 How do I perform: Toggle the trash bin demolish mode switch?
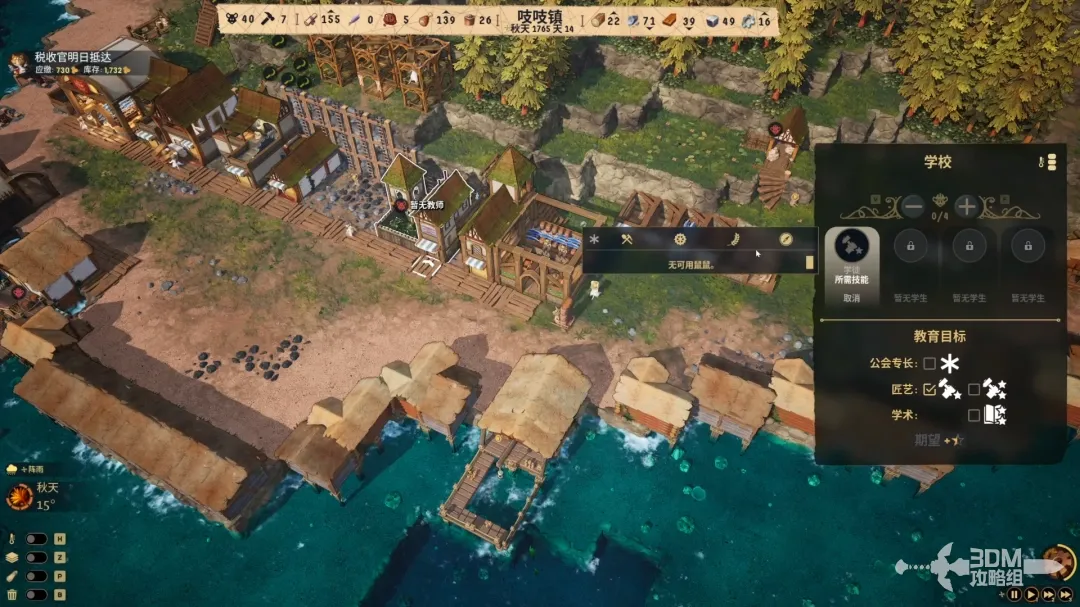coord(36,594)
